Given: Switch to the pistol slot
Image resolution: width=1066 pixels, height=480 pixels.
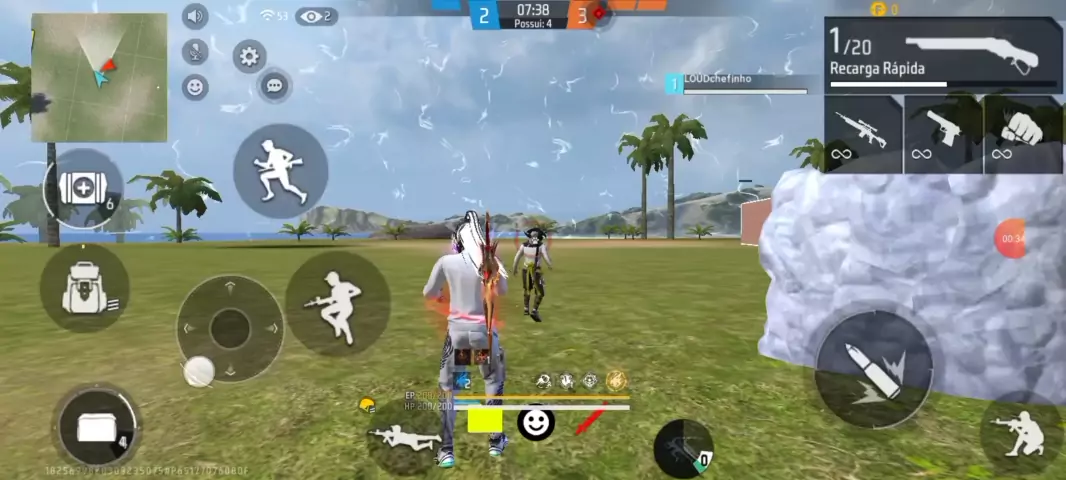Looking at the screenshot, I should coord(943,134).
